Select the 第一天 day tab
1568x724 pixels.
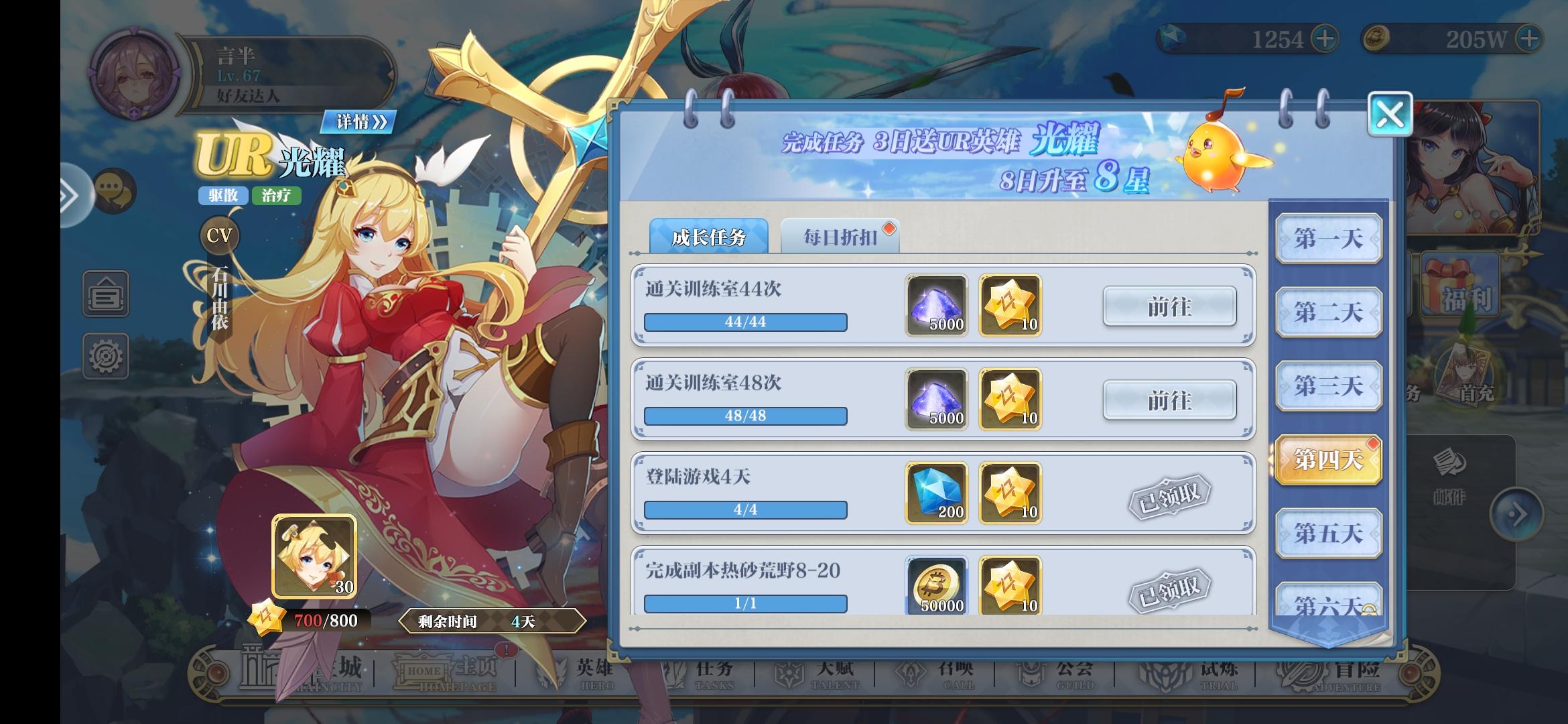click(x=1327, y=239)
